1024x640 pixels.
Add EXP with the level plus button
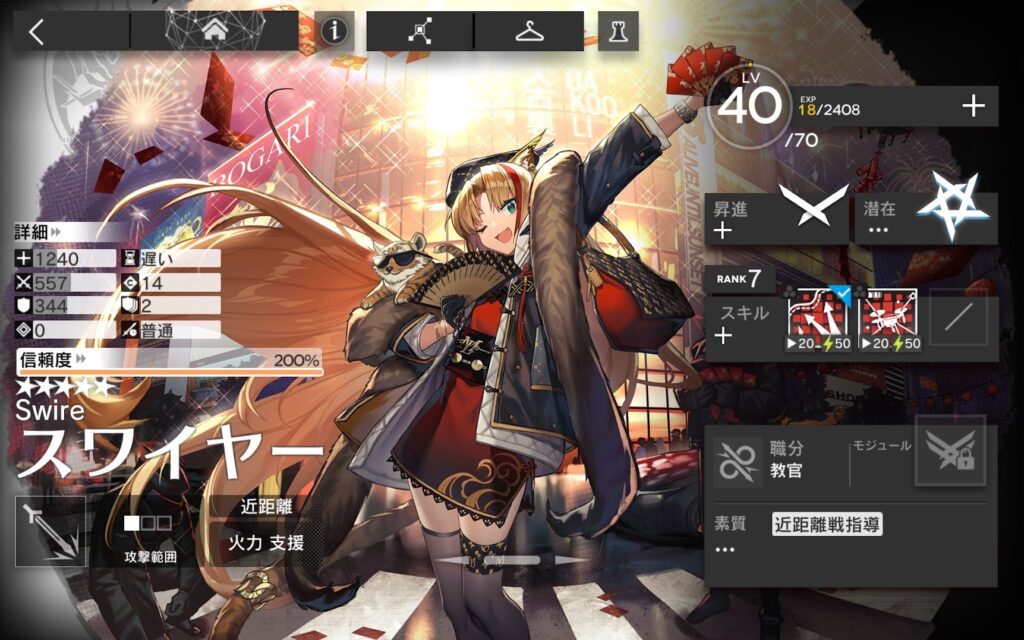coord(973,106)
